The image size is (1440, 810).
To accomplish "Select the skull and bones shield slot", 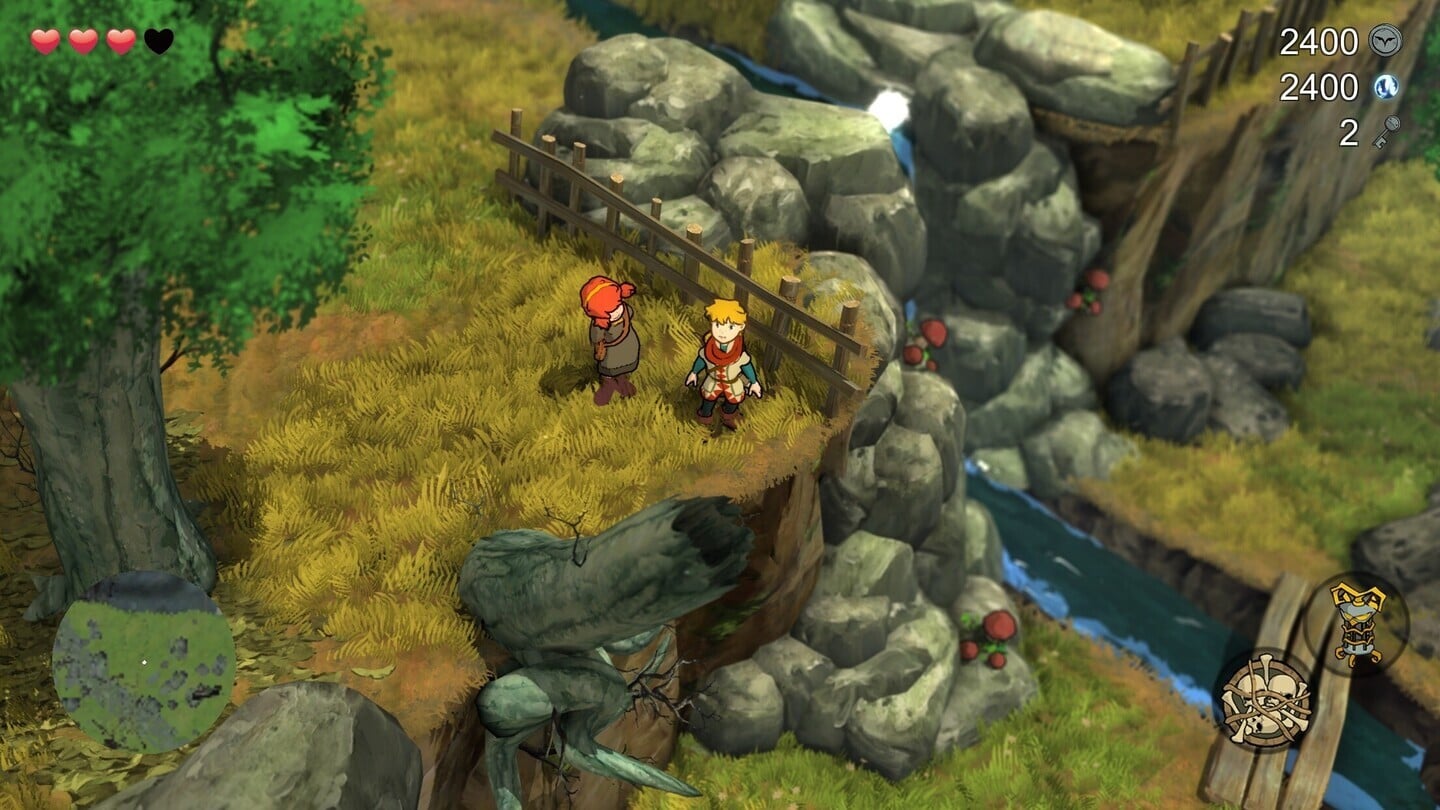I will click(x=1264, y=700).
